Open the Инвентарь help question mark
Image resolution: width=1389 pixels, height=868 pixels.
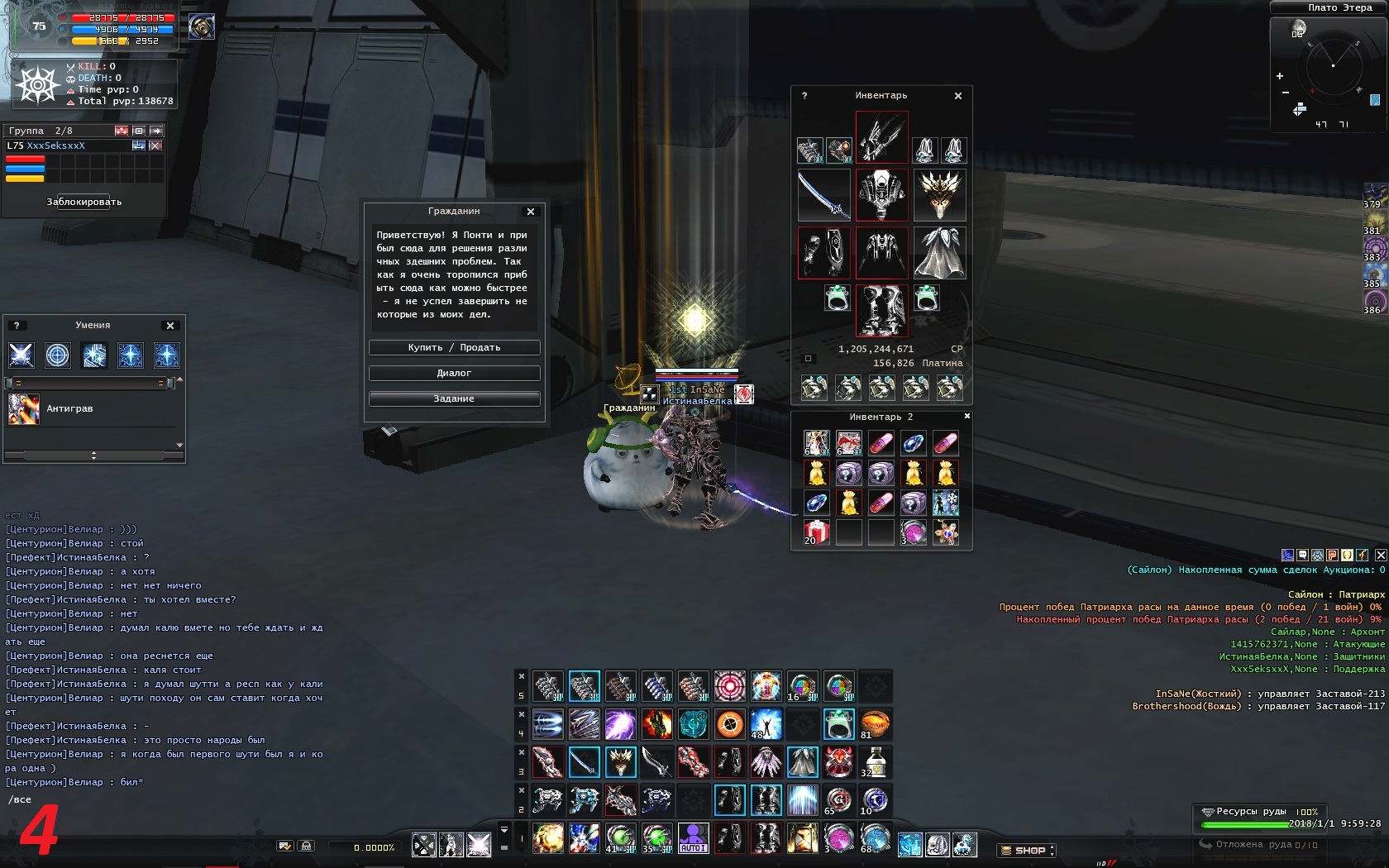pos(804,96)
